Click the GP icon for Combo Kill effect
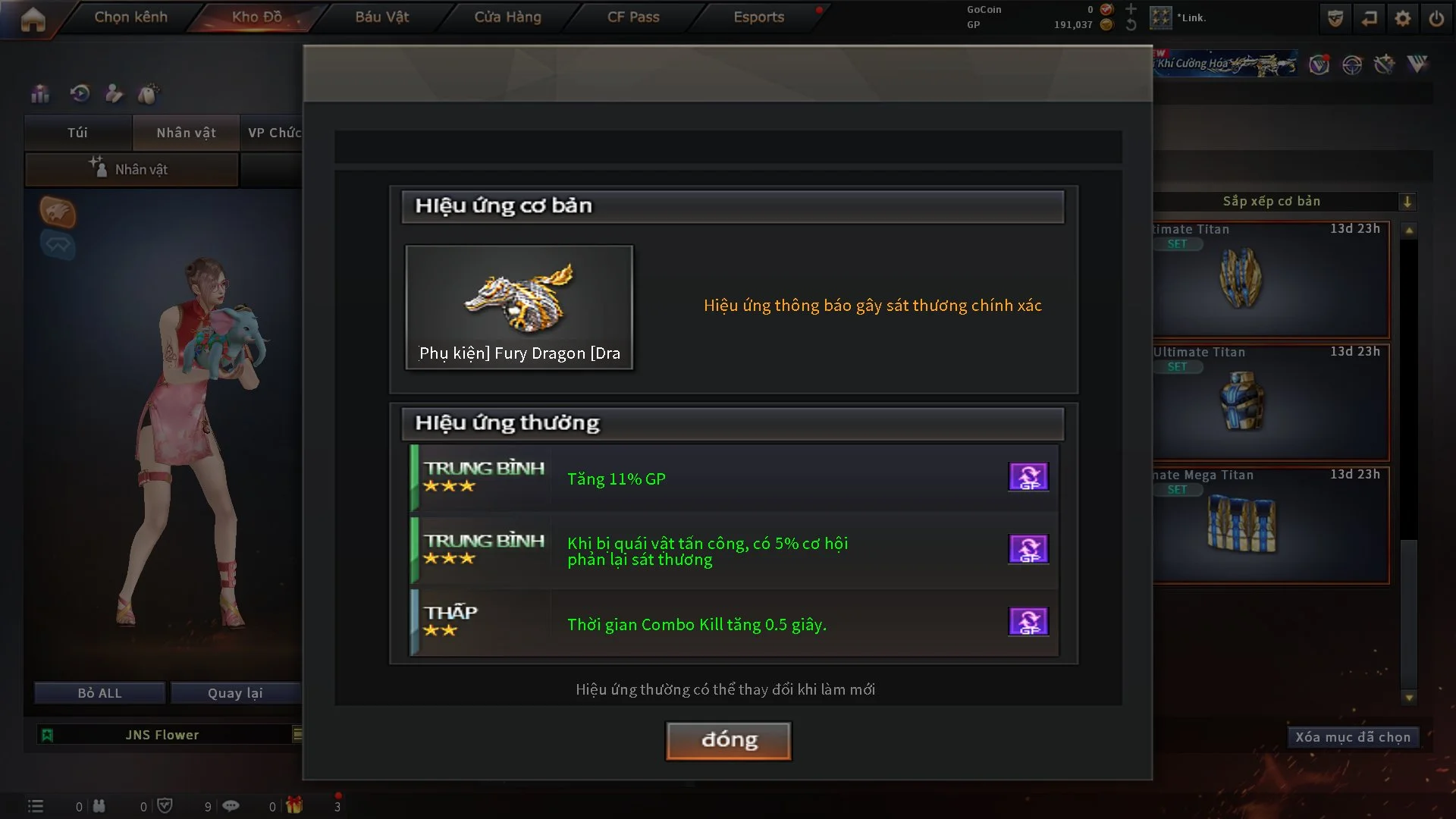 (1028, 622)
